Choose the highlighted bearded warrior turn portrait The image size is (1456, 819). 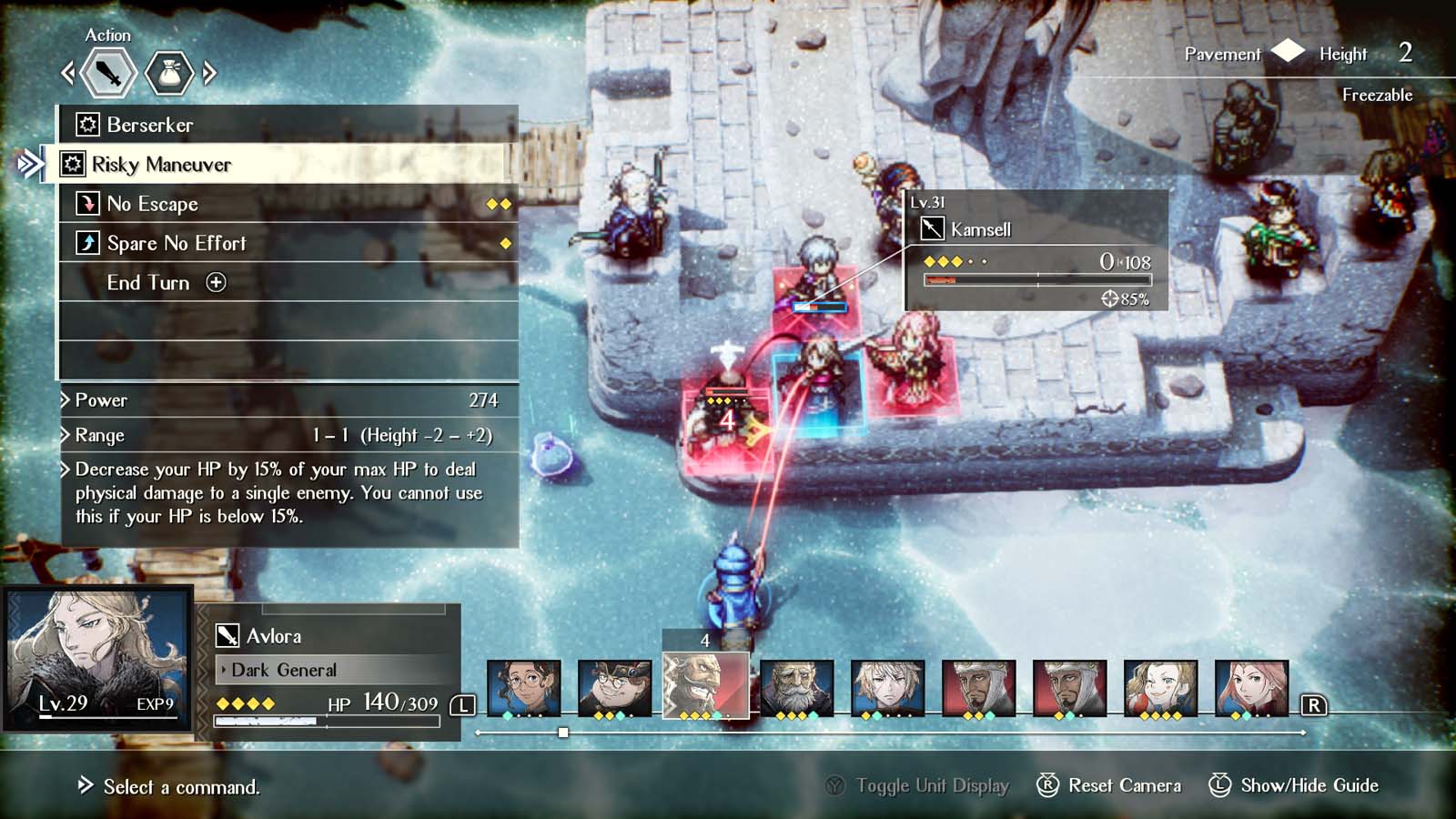(x=705, y=685)
